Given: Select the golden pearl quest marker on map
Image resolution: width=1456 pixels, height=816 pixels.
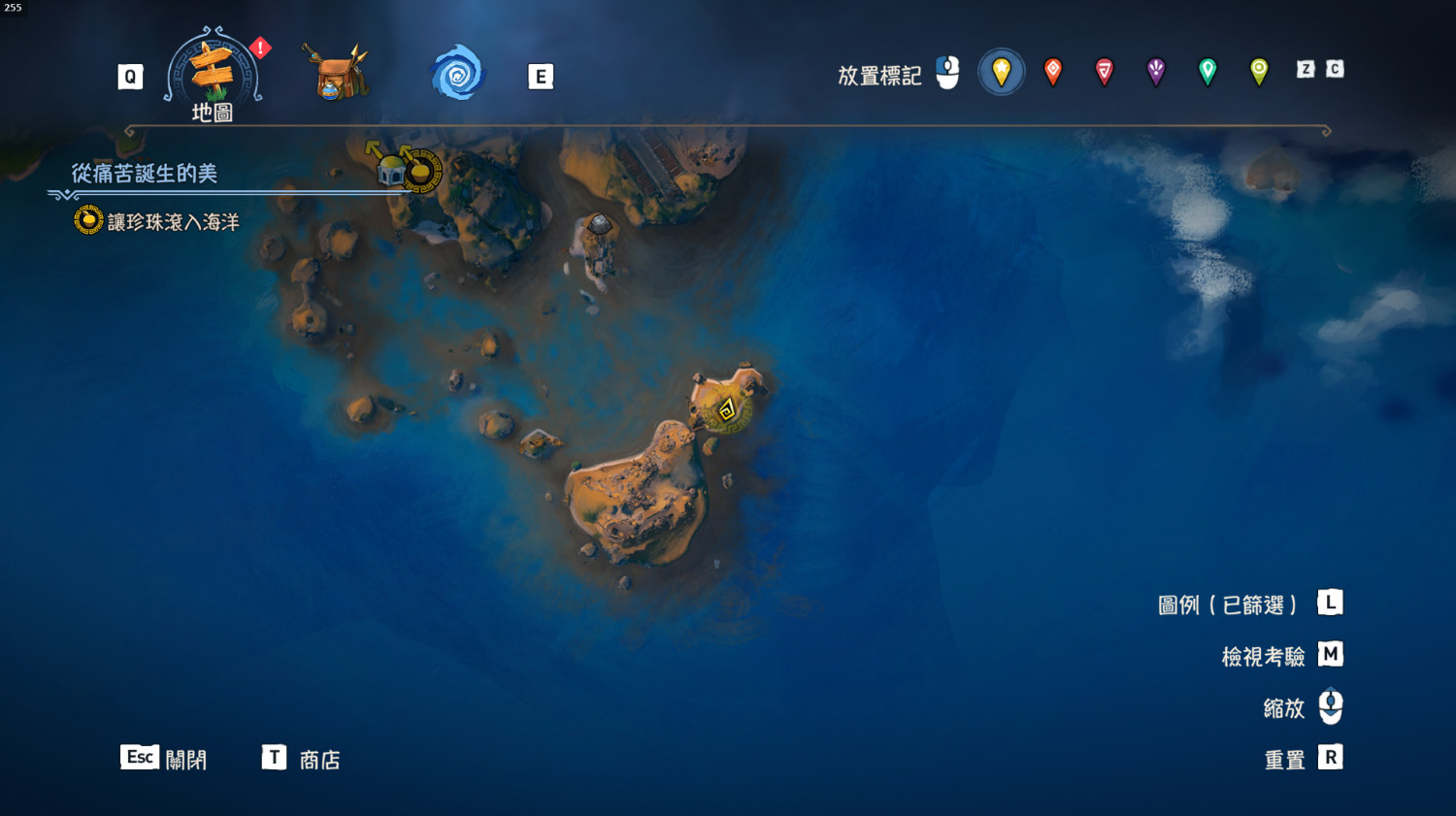Looking at the screenshot, I should pos(423,171).
